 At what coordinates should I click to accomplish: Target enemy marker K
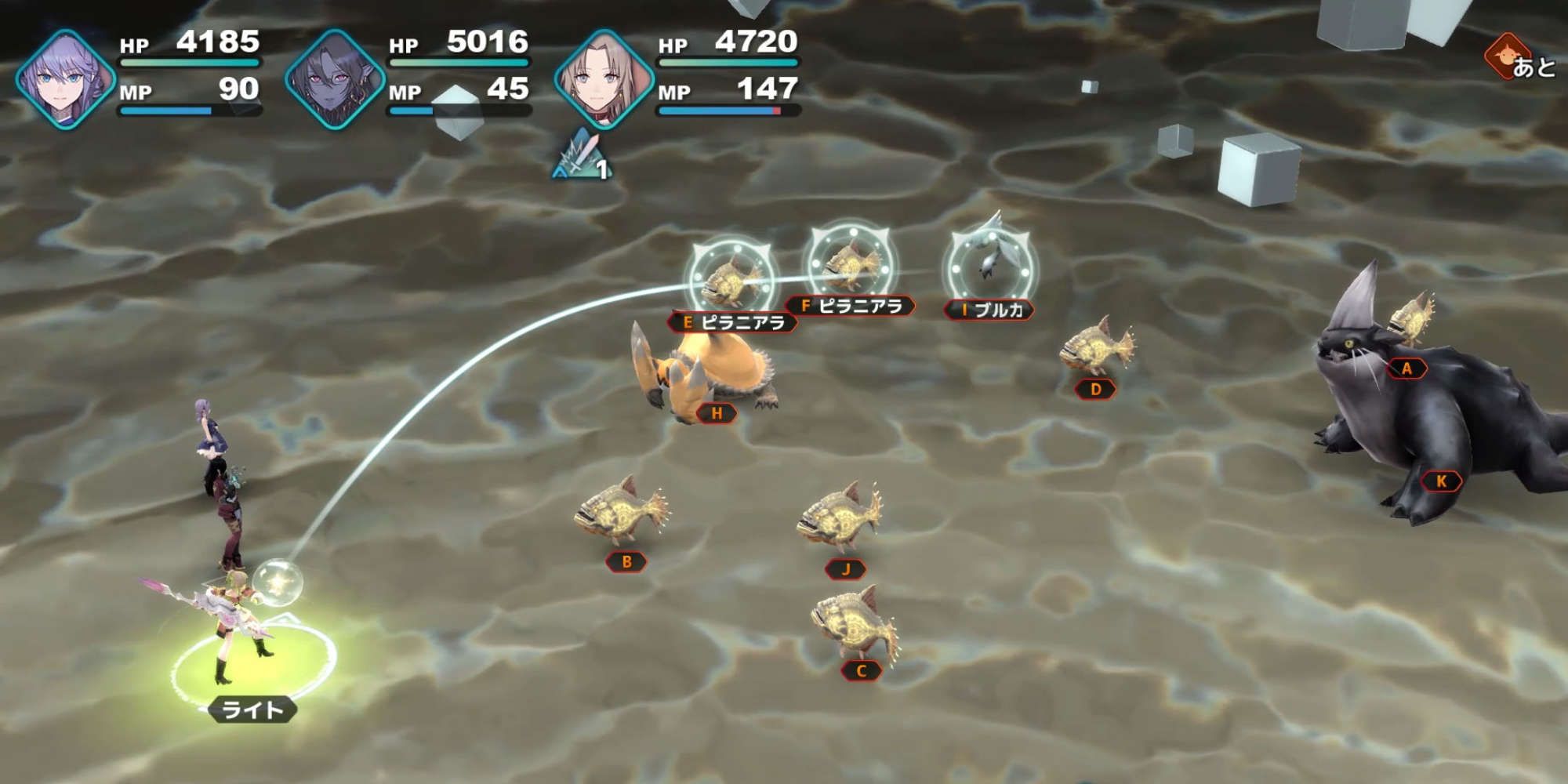click(x=1441, y=481)
